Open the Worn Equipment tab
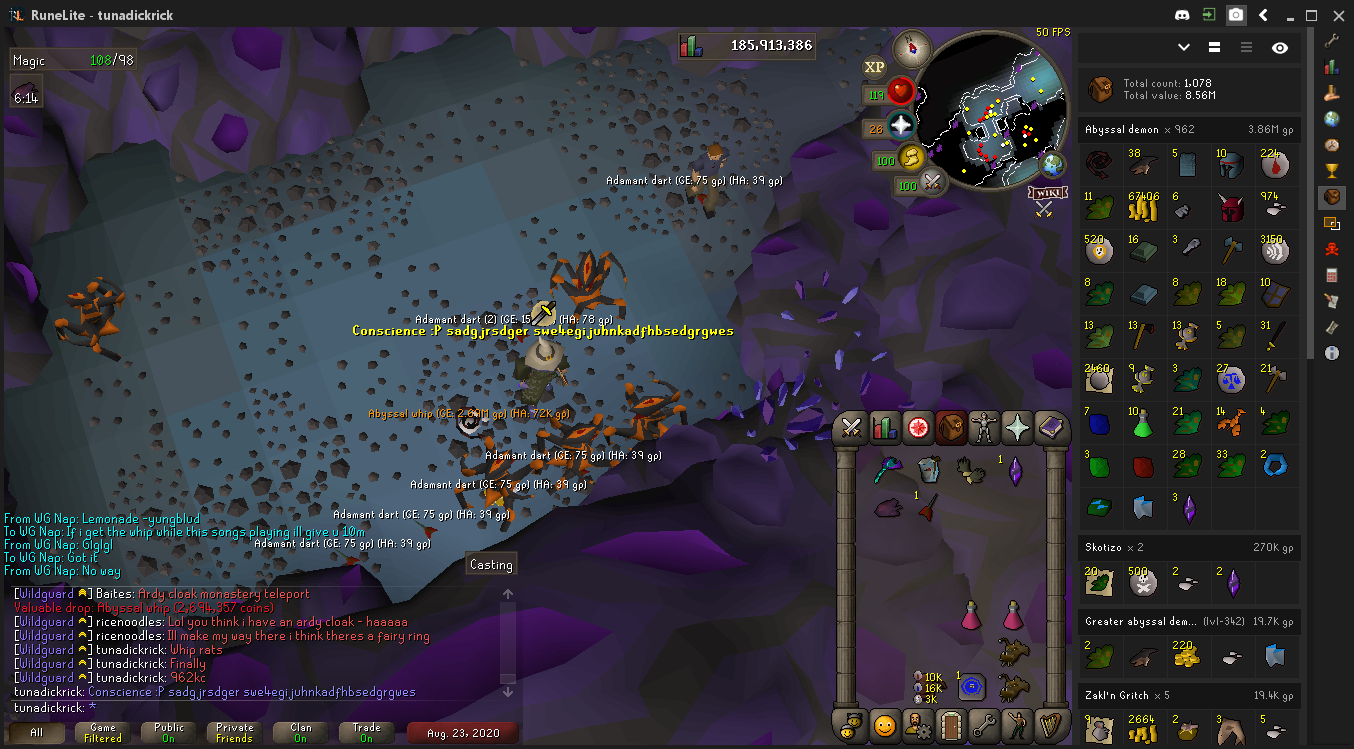 click(984, 428)
